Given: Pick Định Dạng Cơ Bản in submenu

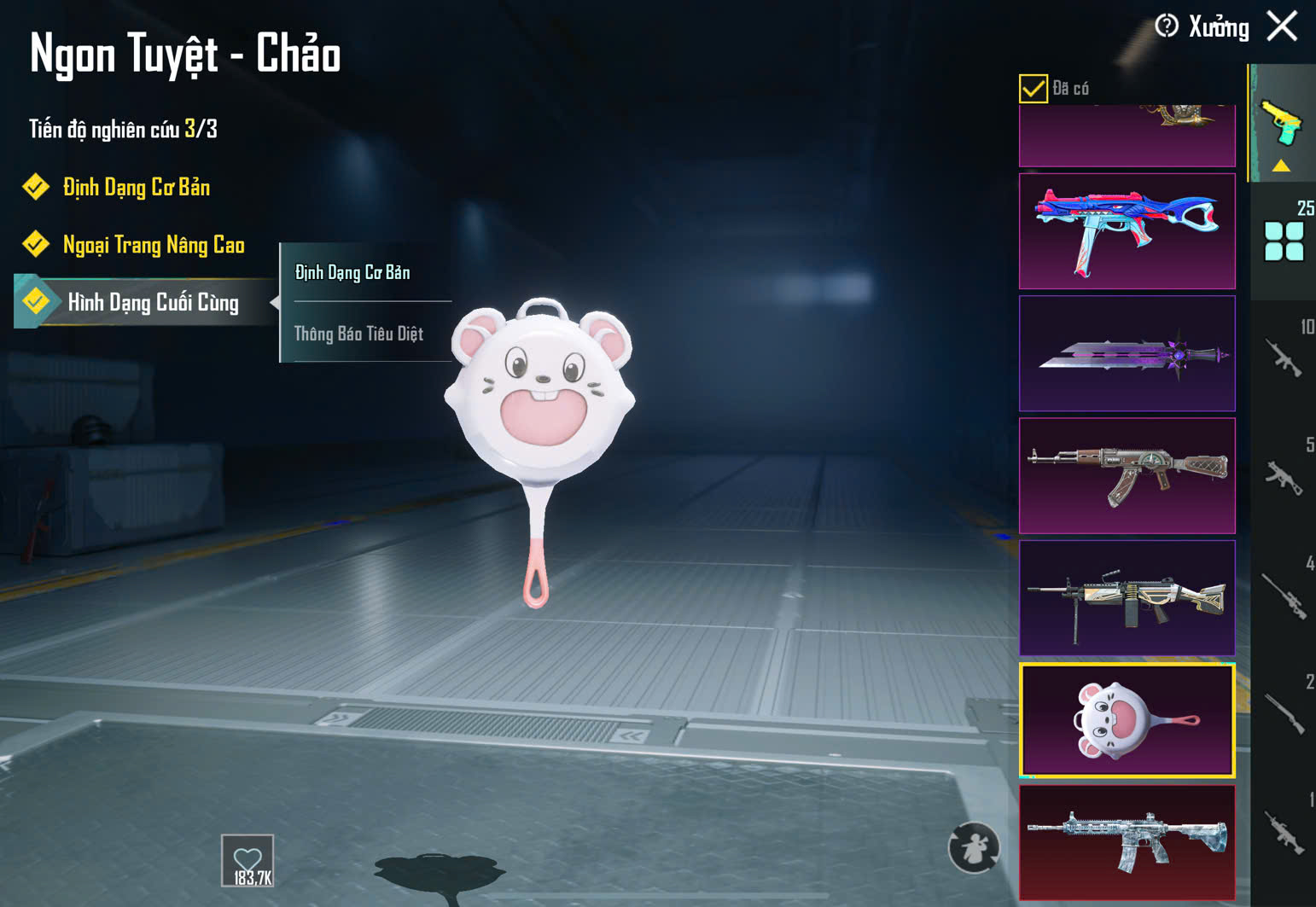Looking at the screenshot, I should (x=352, y=272).
